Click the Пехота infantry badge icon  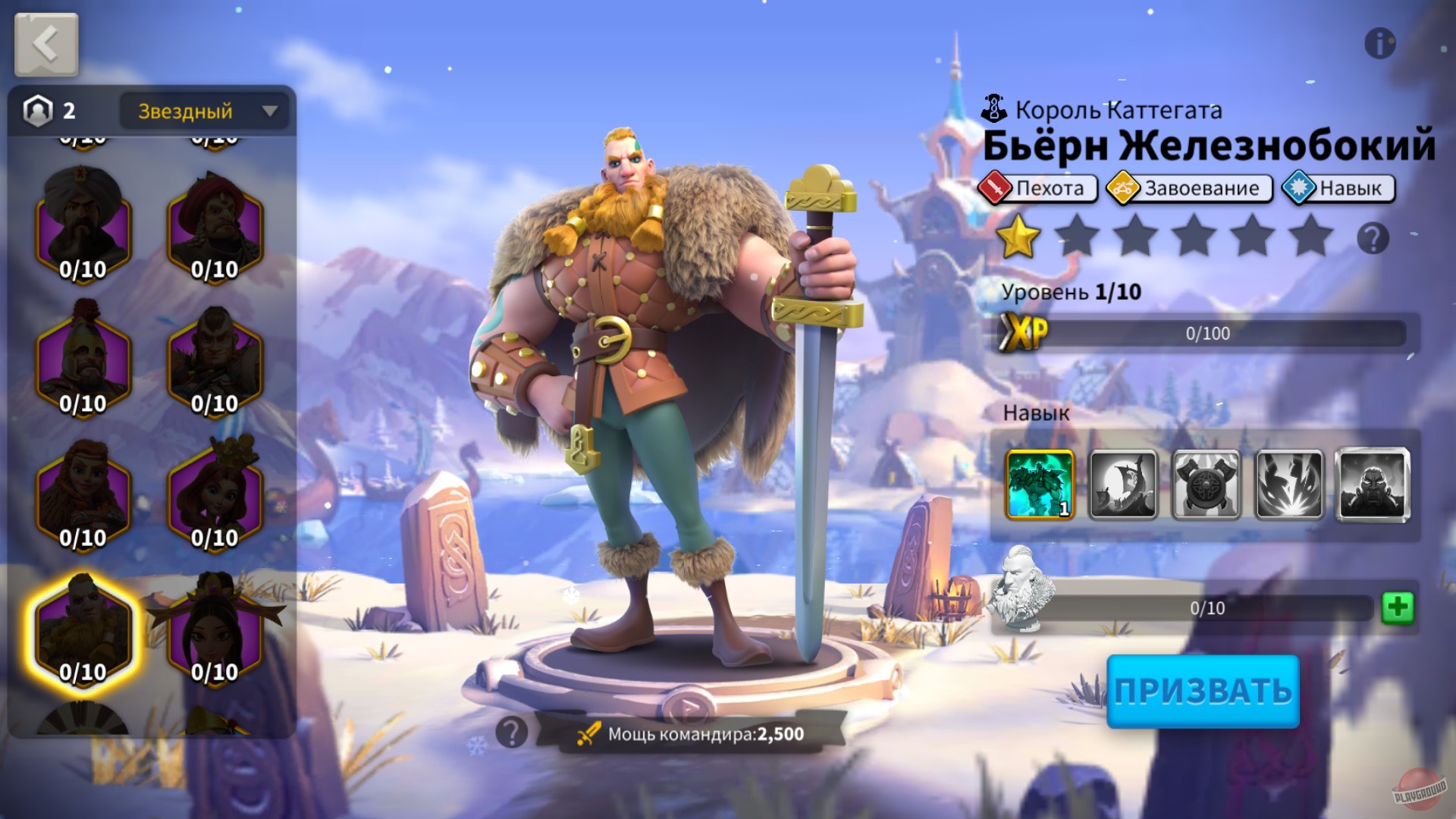(x=996, y=189)
